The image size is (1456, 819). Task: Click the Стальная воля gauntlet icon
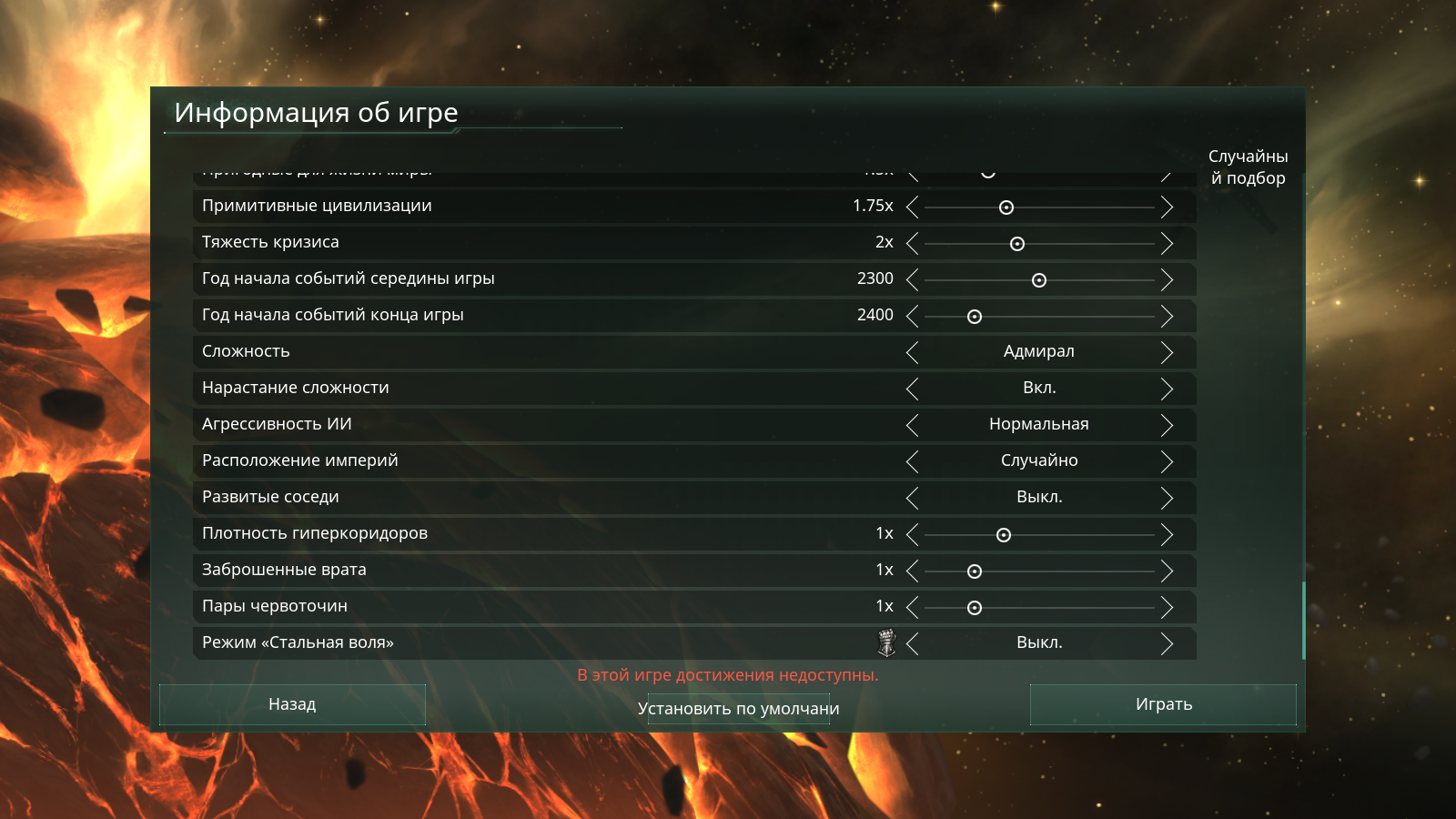click(x=886, y=642)
